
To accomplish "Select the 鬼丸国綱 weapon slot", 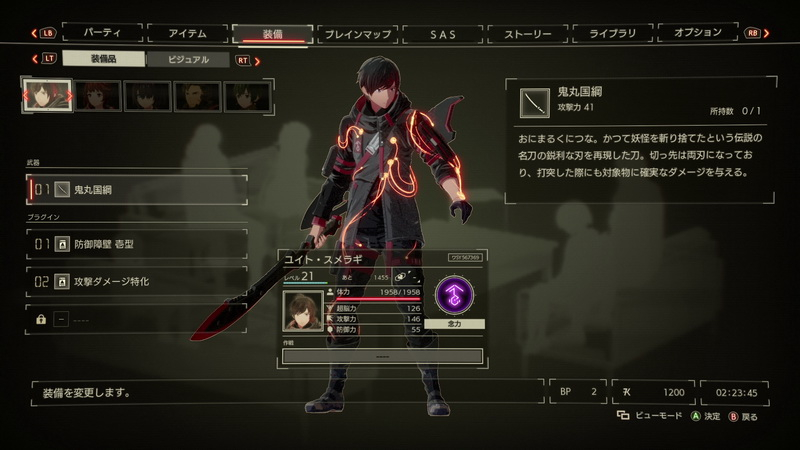I will (137, 189).
